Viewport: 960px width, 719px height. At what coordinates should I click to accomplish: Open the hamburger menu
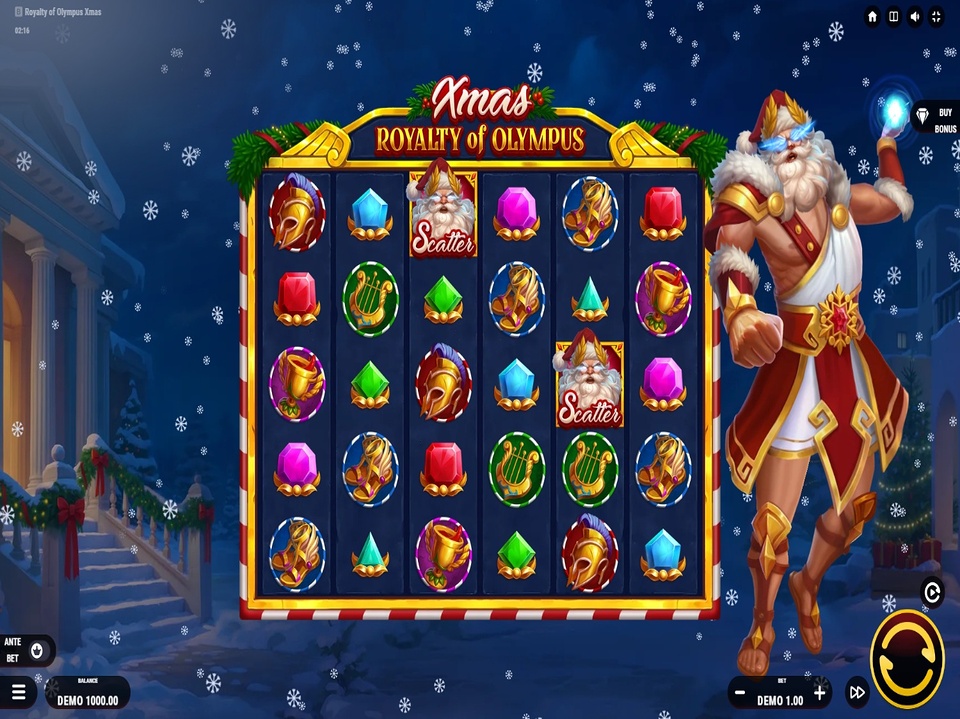coord(17,691)
